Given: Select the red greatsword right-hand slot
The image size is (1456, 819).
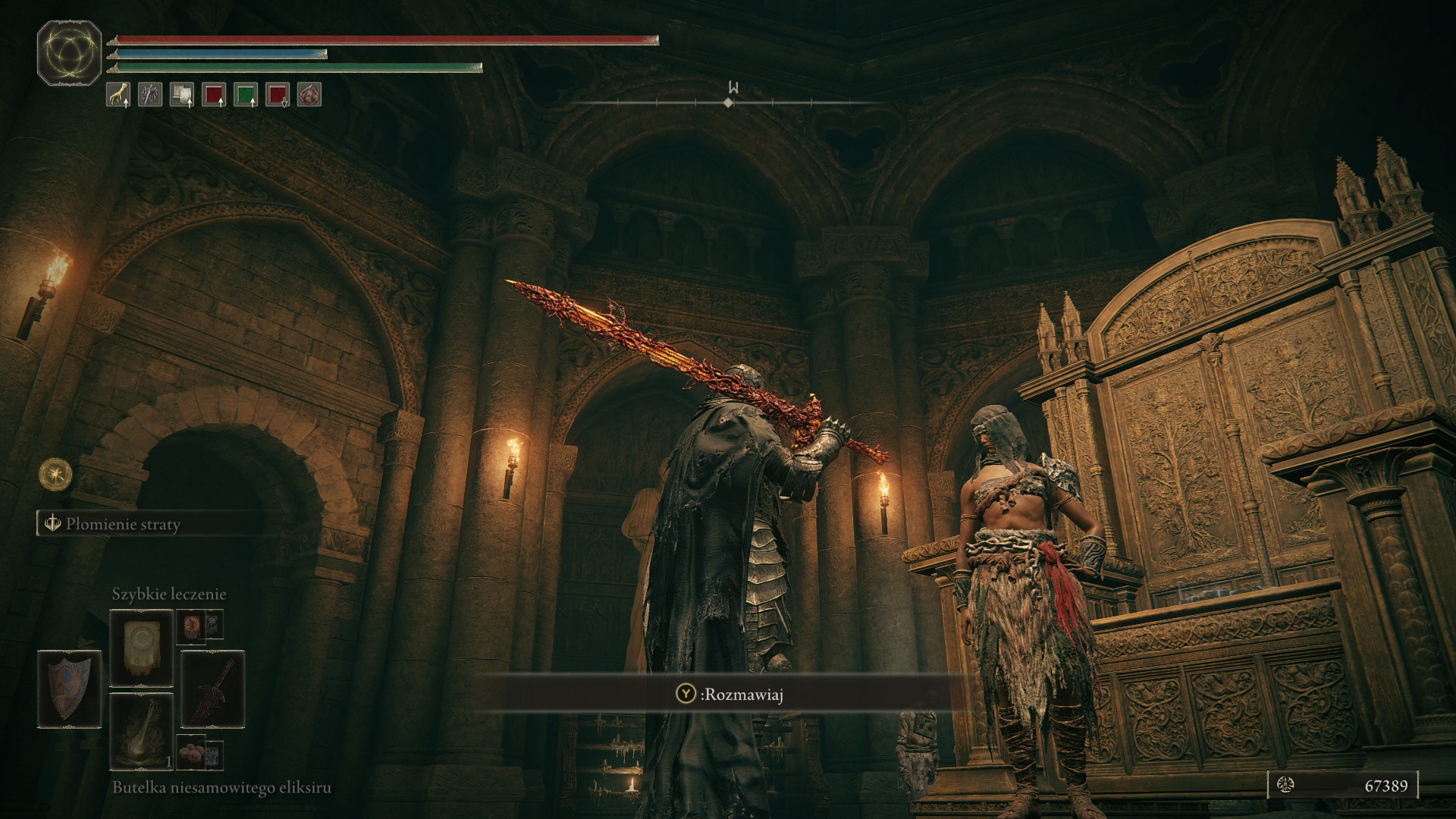Looking at the screenshot, I should pyautogui.click(x=212, y=689).
